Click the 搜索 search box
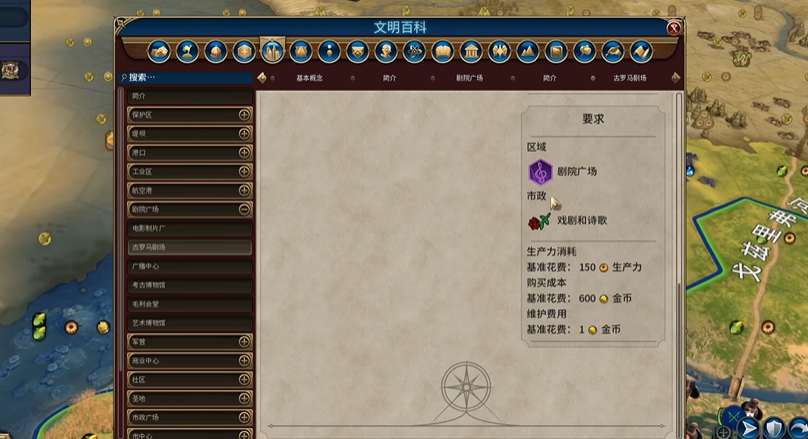The image size is (808, 439). (x=185, y=77)
